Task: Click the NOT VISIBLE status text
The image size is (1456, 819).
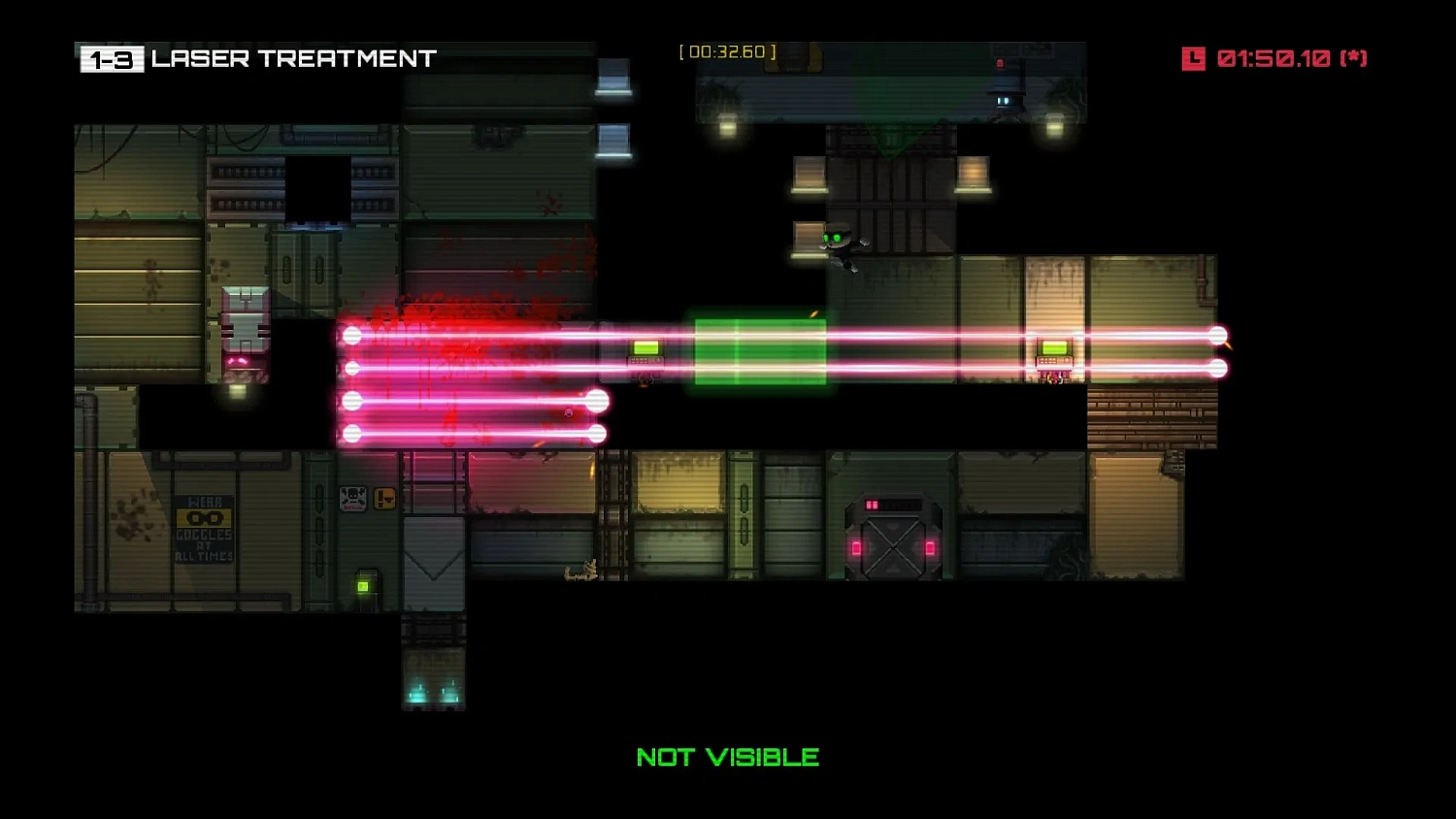Action: (x=727, y=756)
